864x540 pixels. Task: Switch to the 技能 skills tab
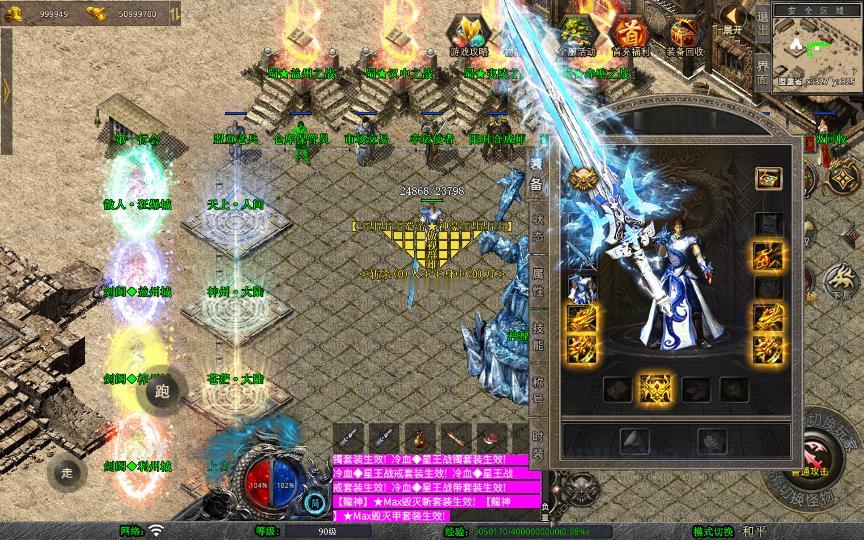coord(537,337)
